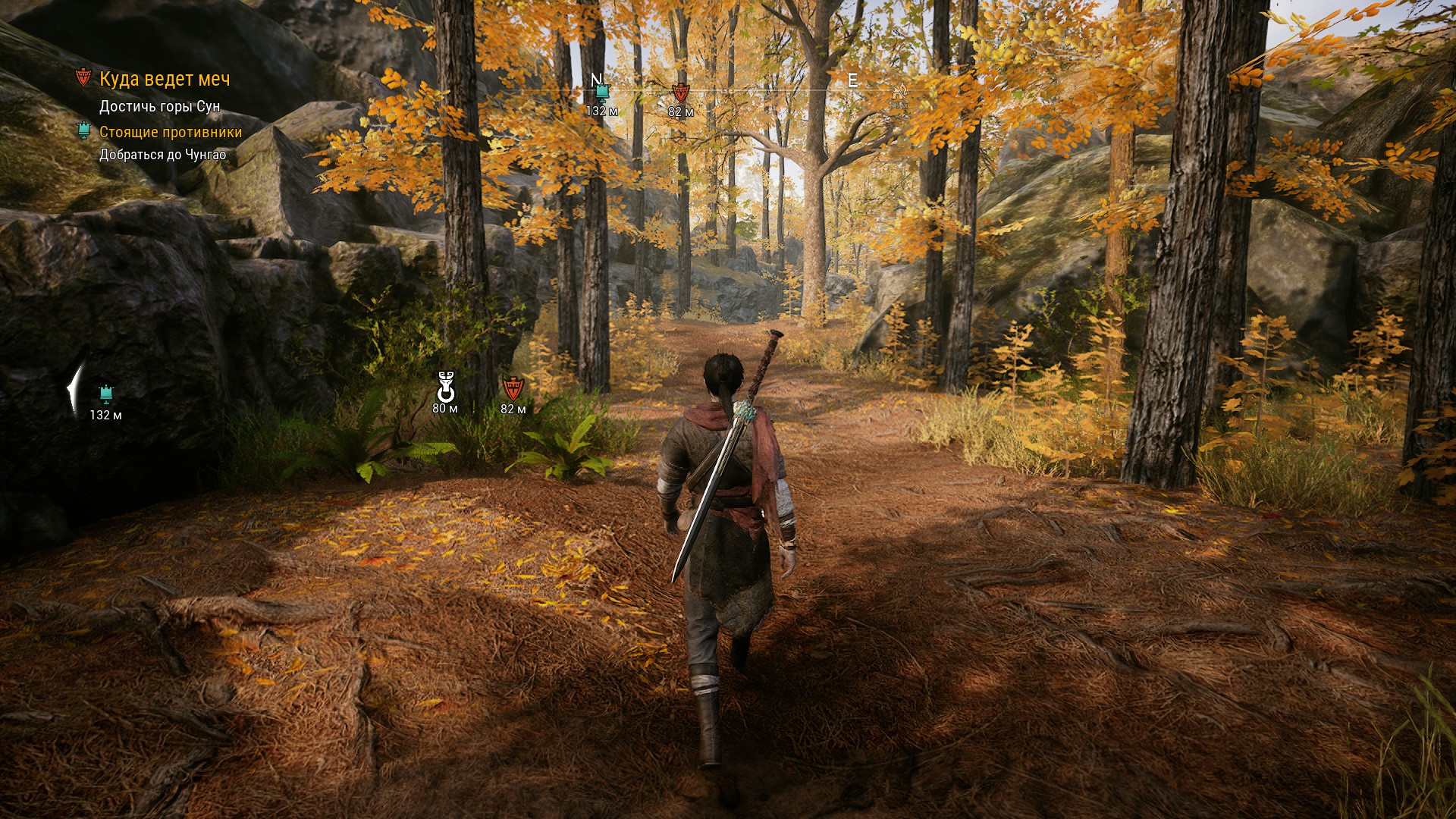Click the teal icon beside "Стоящие противники"
Image resolution: width=1456 pixels, height=819 pixels.
click(84, 131)
